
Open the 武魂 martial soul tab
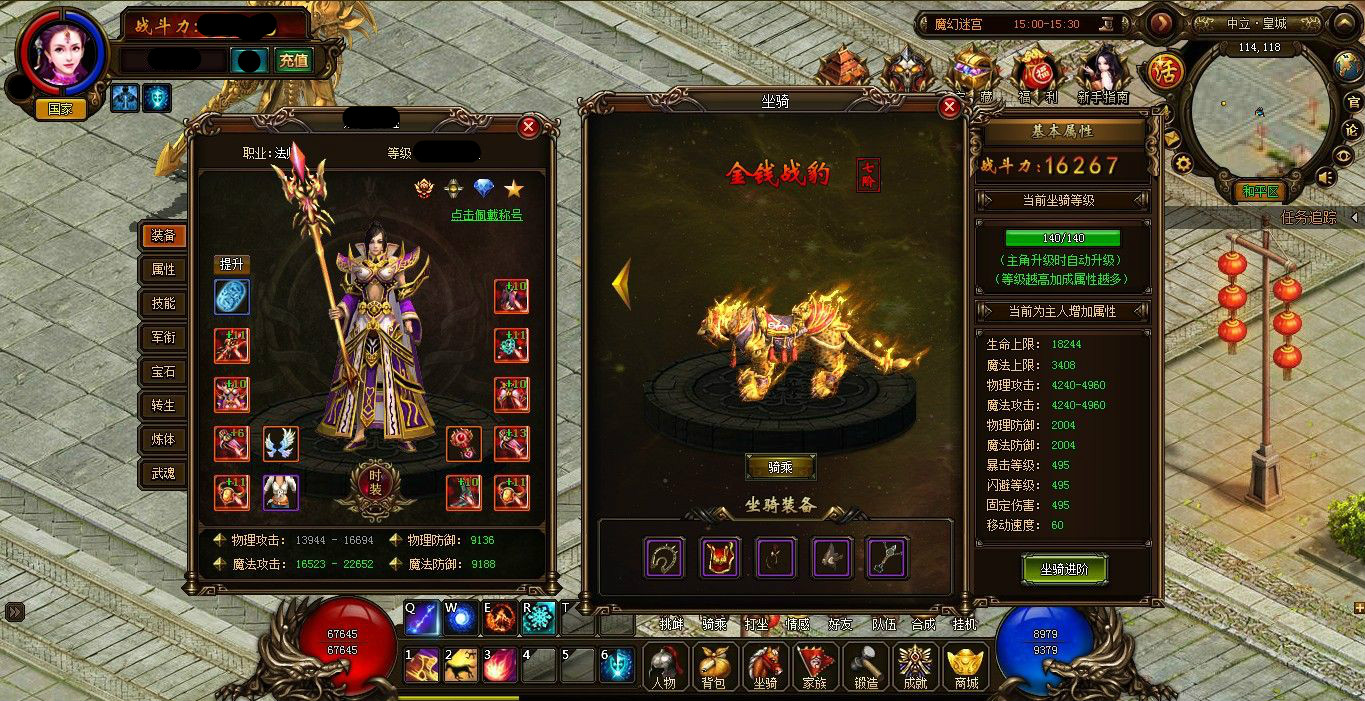pos(163,473)
